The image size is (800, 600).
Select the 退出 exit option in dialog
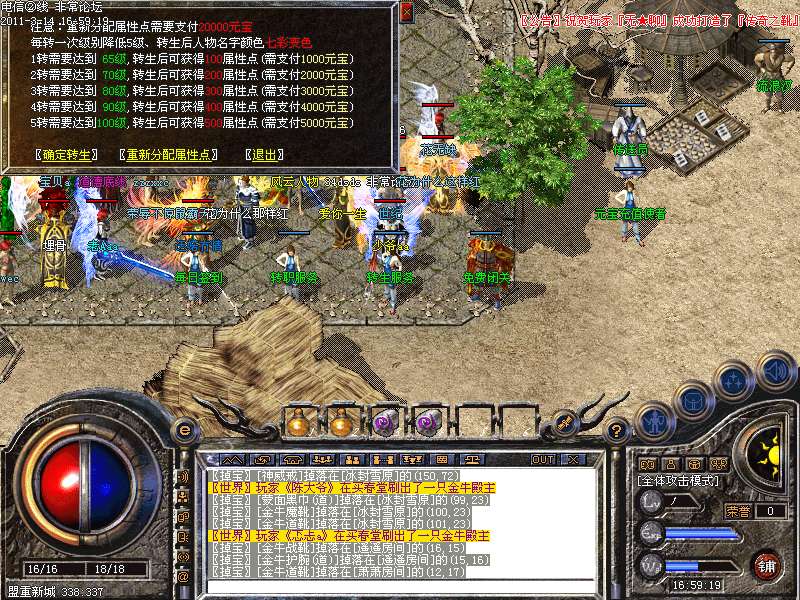tap(263, 155)
